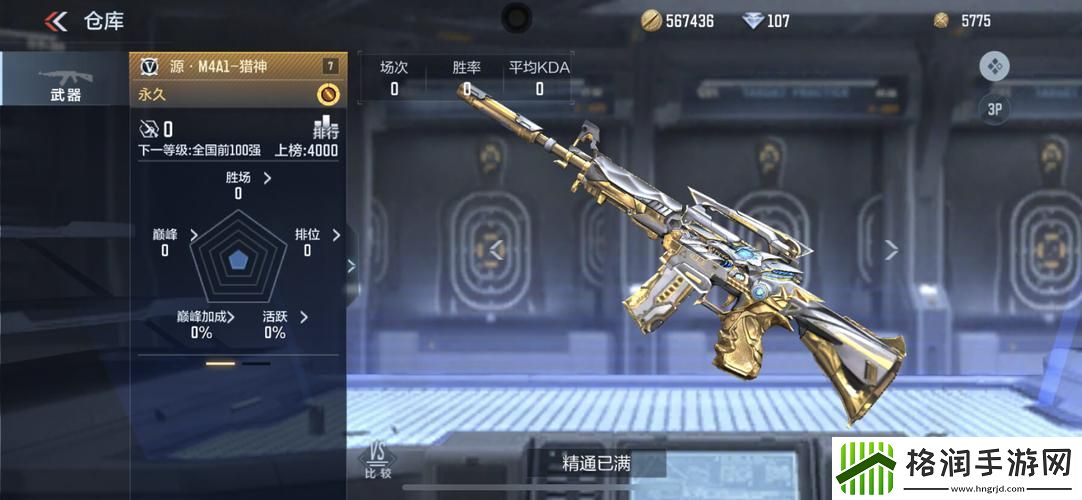Expand the 排位 ranked stat
Viewport: 1082px width, 500px height.
click(336, 235)
